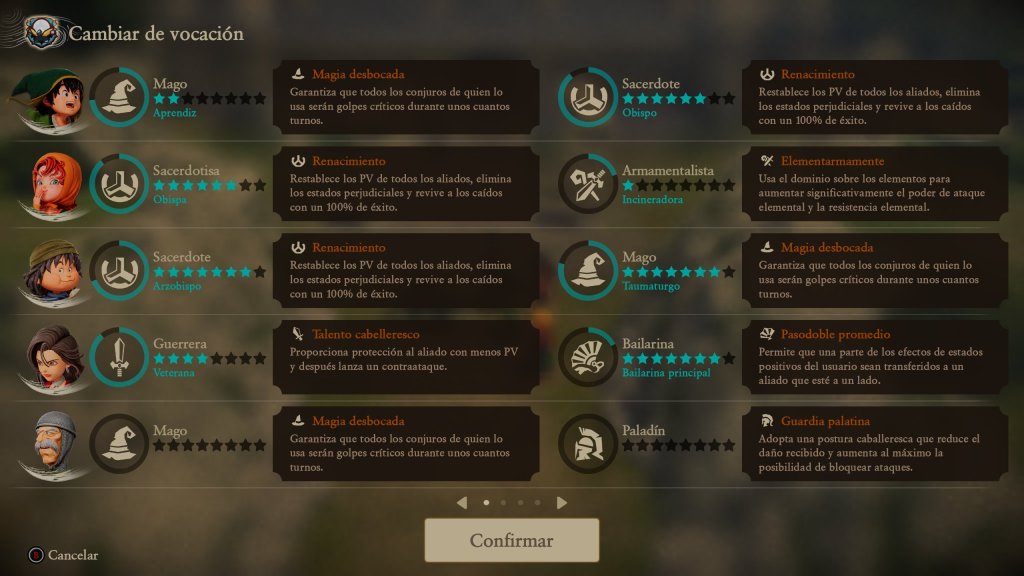The image size is (1024, 576).
Task: Pick the Sacerdote Arzobispo vocation
Action: coord(180,270)
